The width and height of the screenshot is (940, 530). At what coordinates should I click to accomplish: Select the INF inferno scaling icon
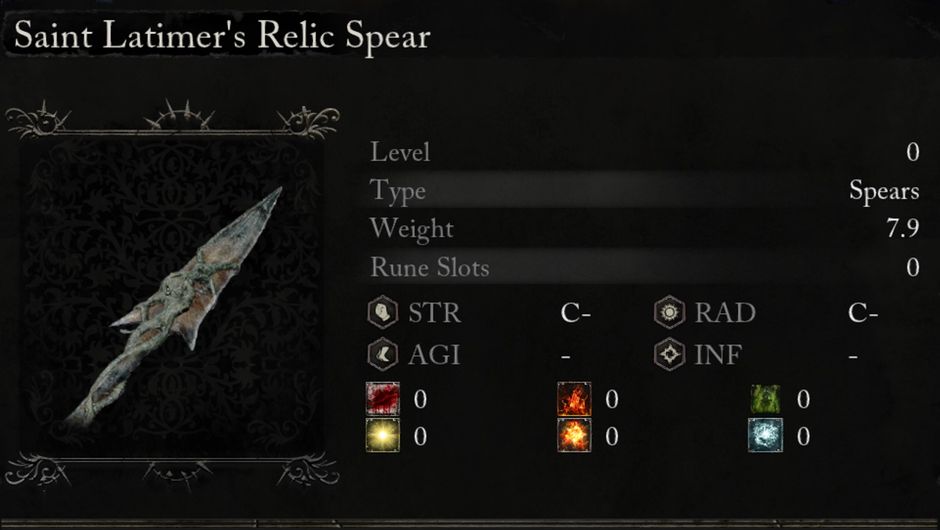tap(669, 354)
